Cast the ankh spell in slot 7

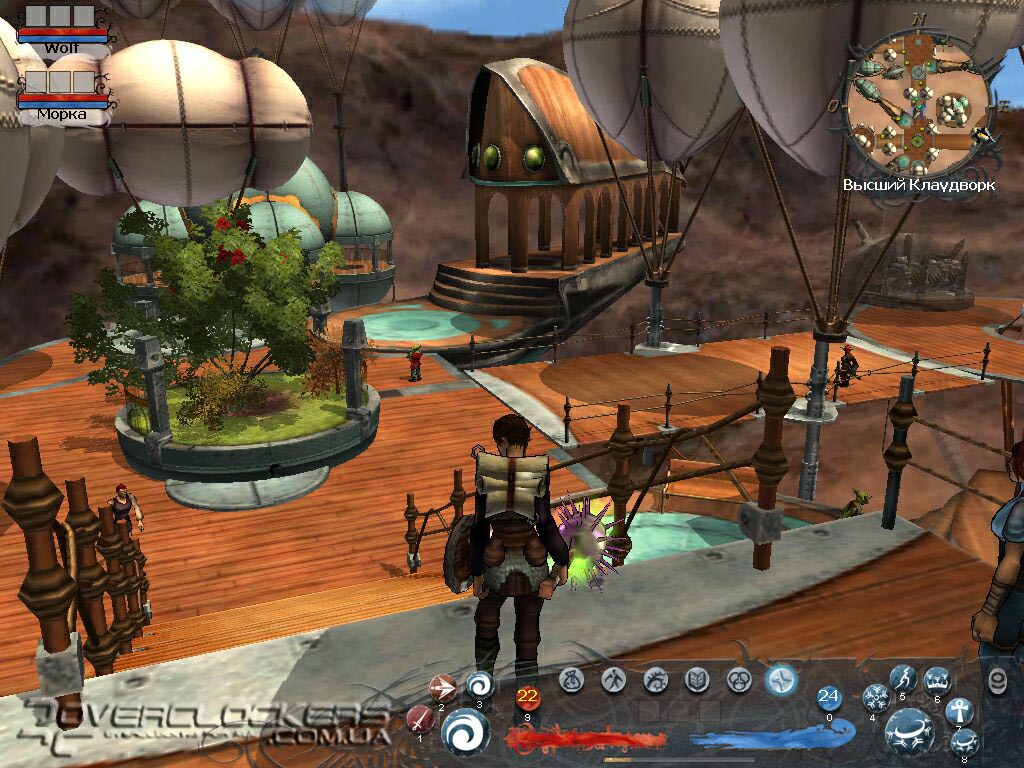[958, 711]
